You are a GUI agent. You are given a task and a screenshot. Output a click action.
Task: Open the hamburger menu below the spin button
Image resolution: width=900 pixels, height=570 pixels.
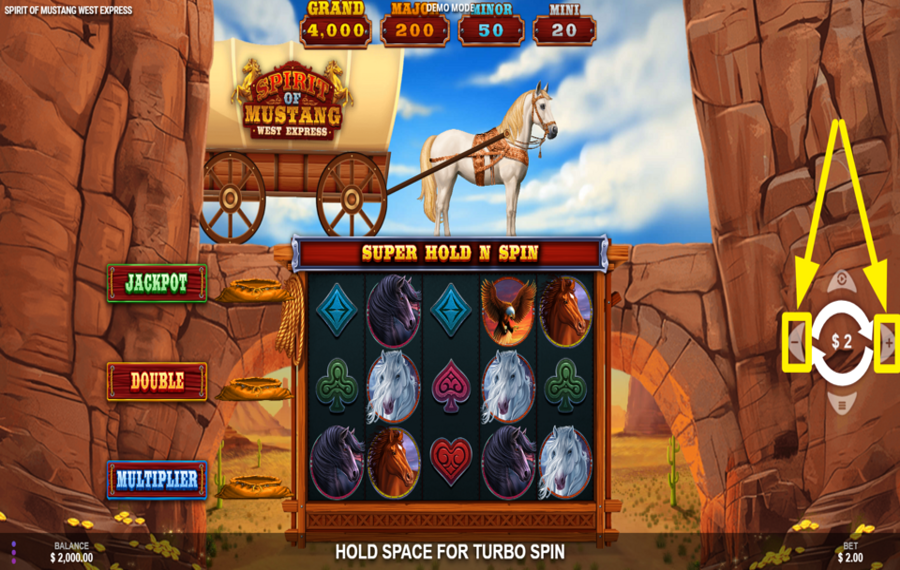(x=841, y=405)
